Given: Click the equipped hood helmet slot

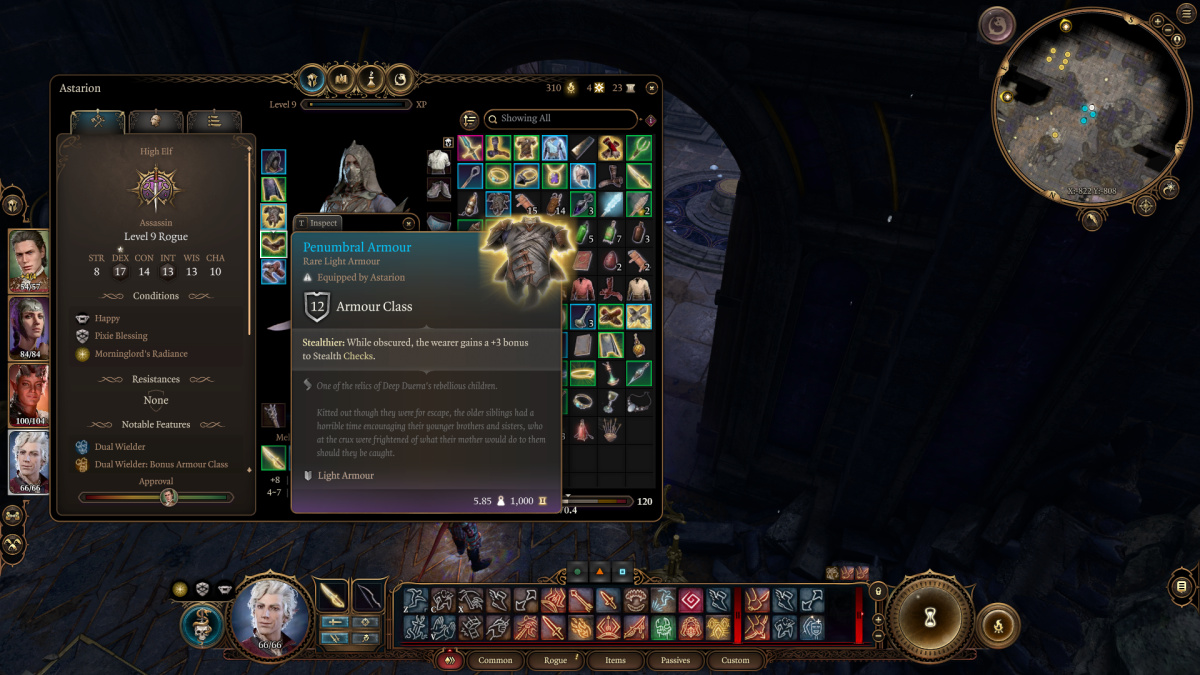Looking at the screenshot, I should tap(273, 162).
